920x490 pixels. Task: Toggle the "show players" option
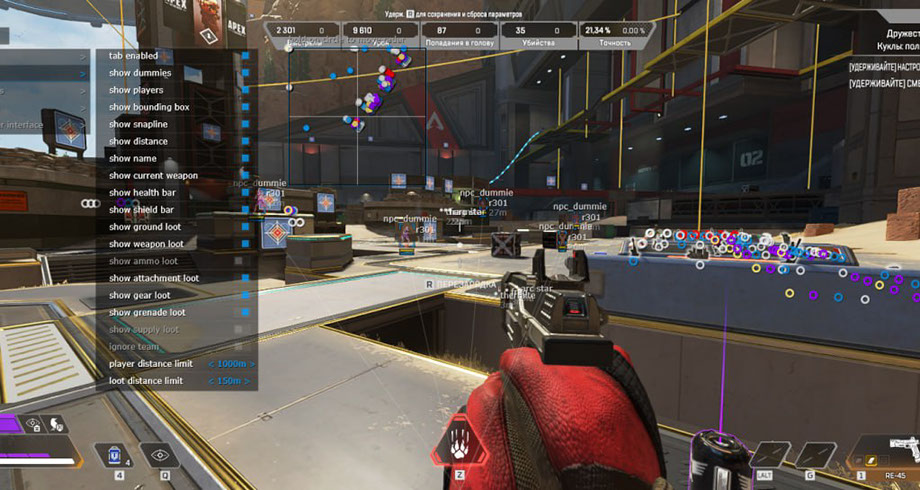[245, 90]
